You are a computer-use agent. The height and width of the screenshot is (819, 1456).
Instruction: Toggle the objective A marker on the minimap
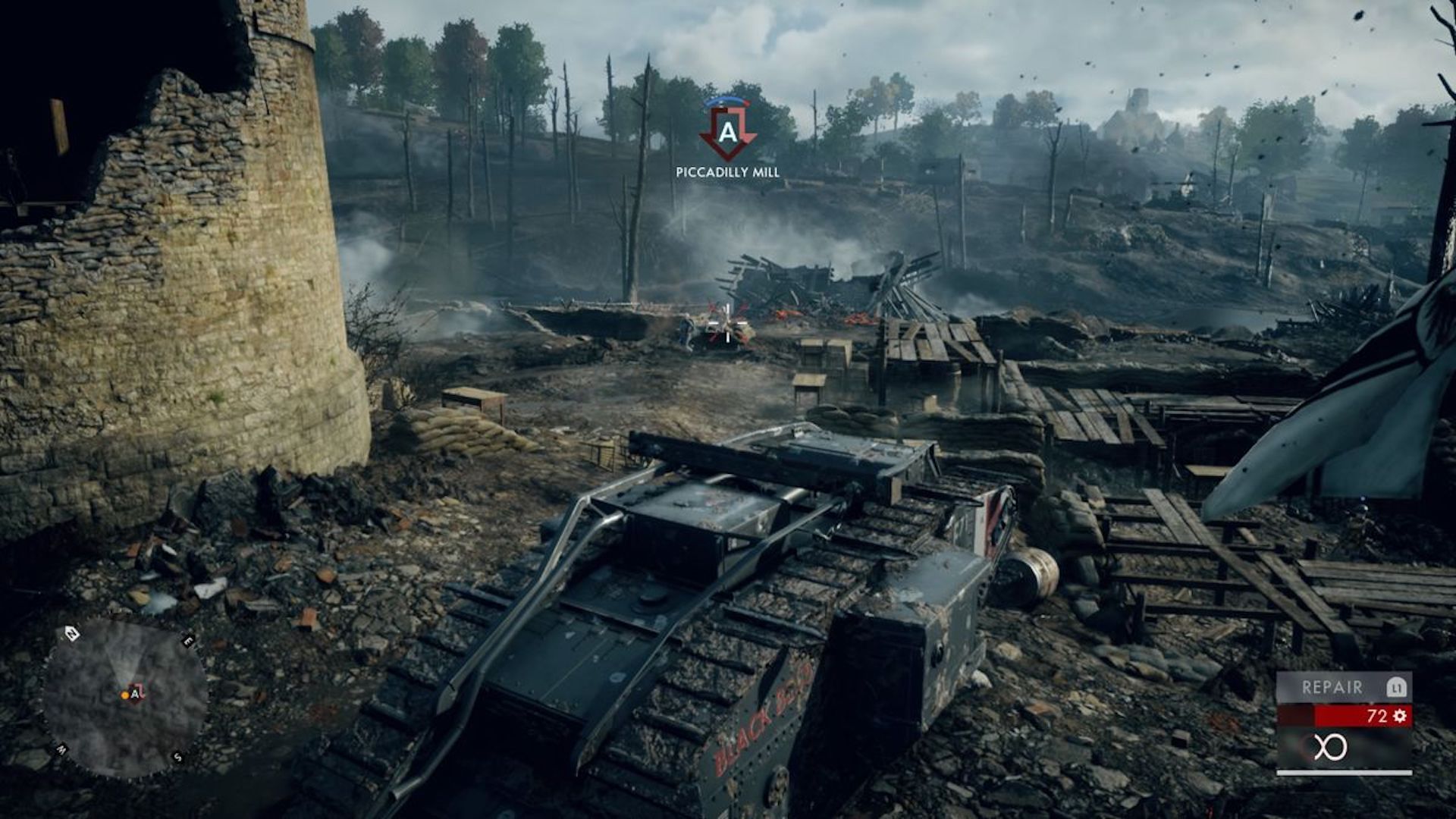click(135, 695)
